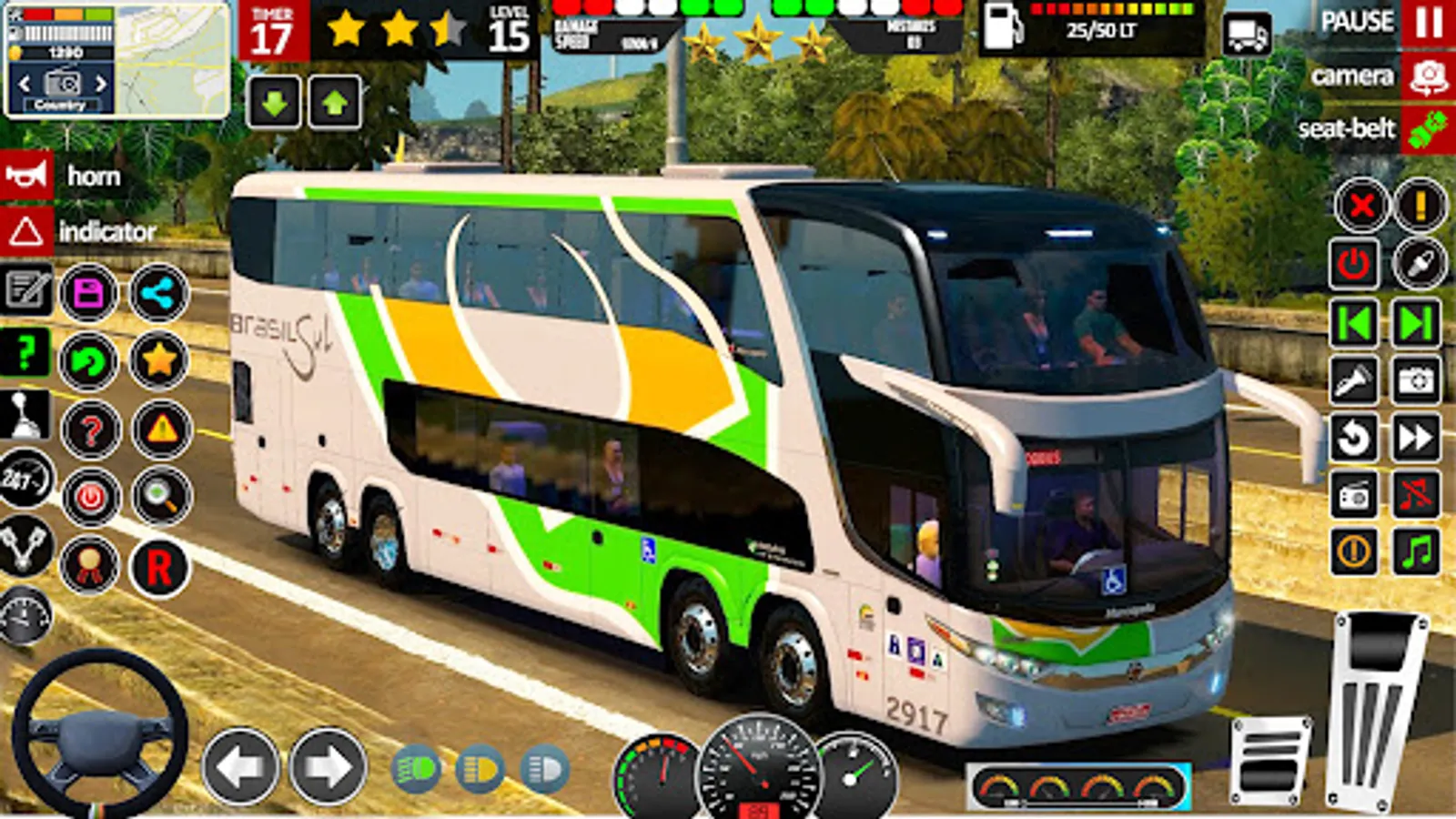Click the green up arrow button
1456x819 pixels.
(x=335, y=102)
